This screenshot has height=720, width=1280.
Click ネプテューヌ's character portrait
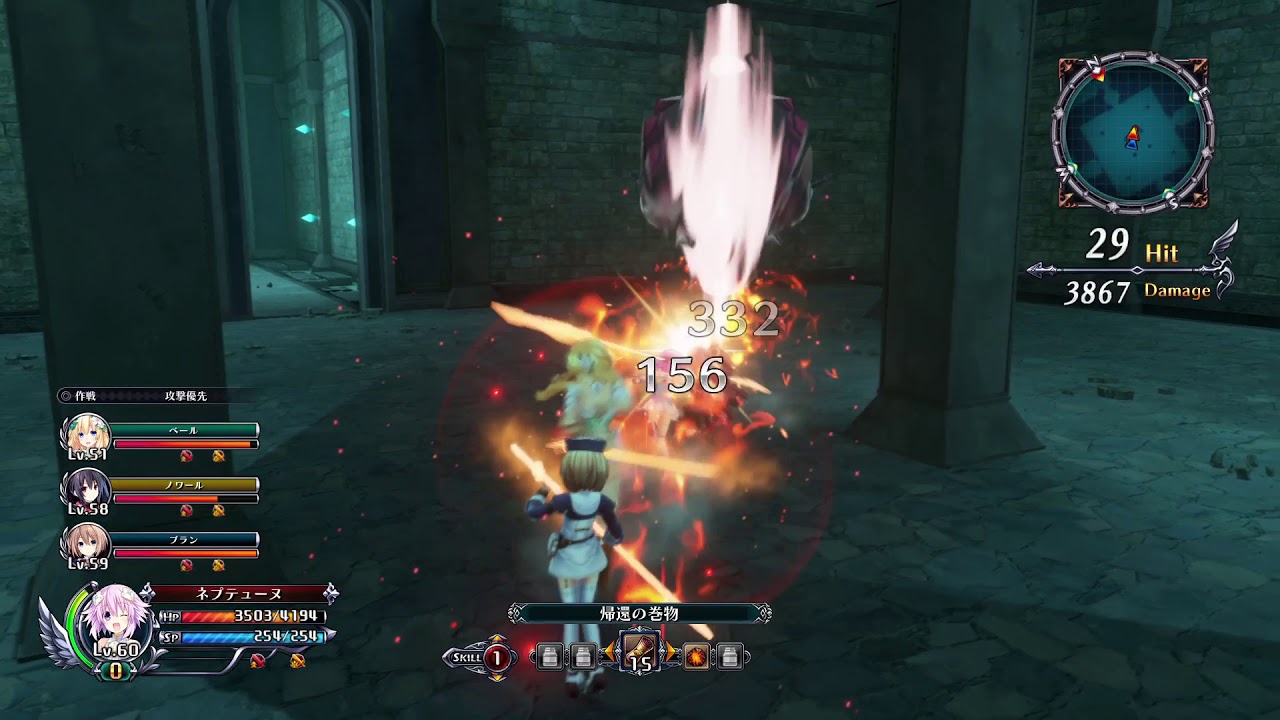click(114, 620)
